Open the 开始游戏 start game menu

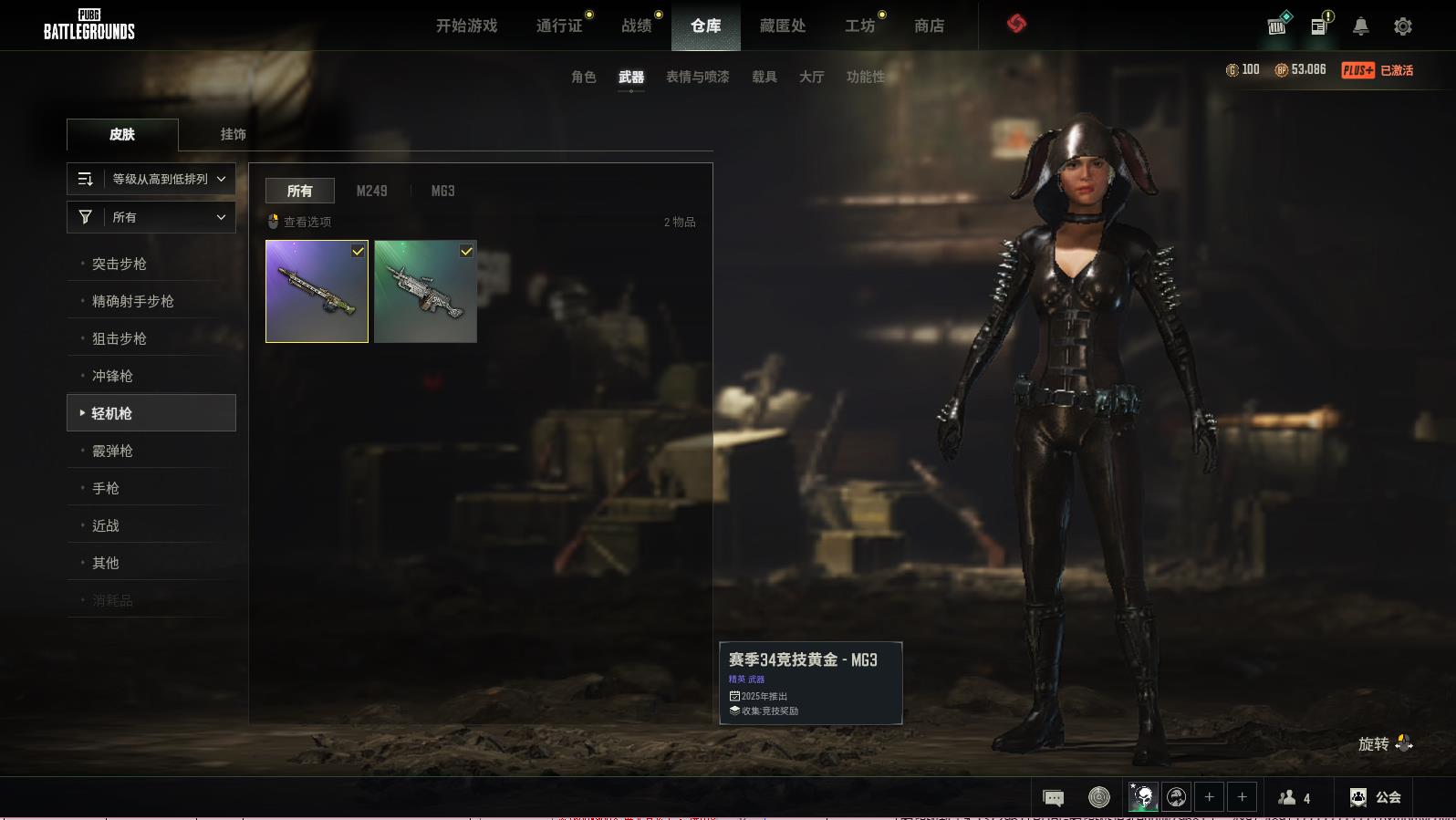click(466, 26)
